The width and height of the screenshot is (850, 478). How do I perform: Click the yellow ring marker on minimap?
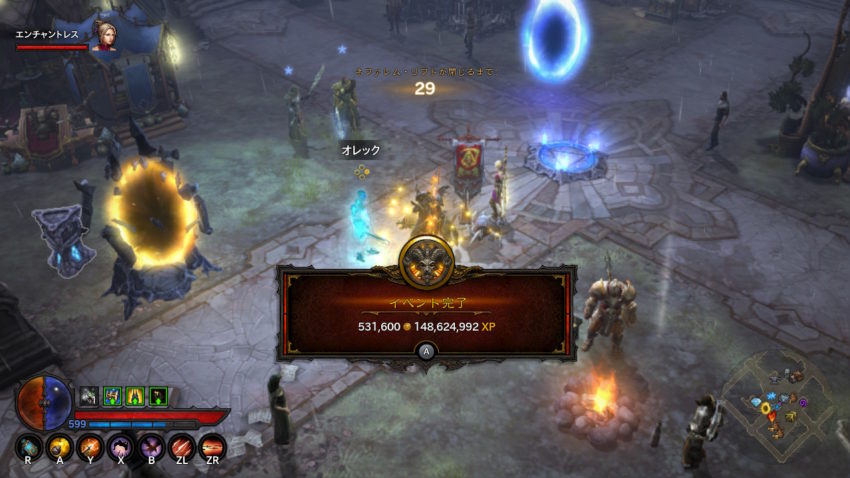pos(766,408)
